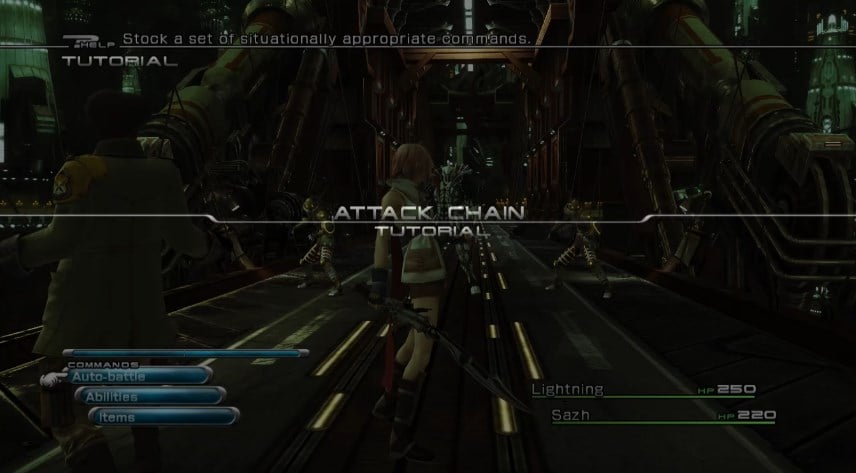
Task: Open the Abilities command menu
Action: pyautogui.click(x=148, y=397)
